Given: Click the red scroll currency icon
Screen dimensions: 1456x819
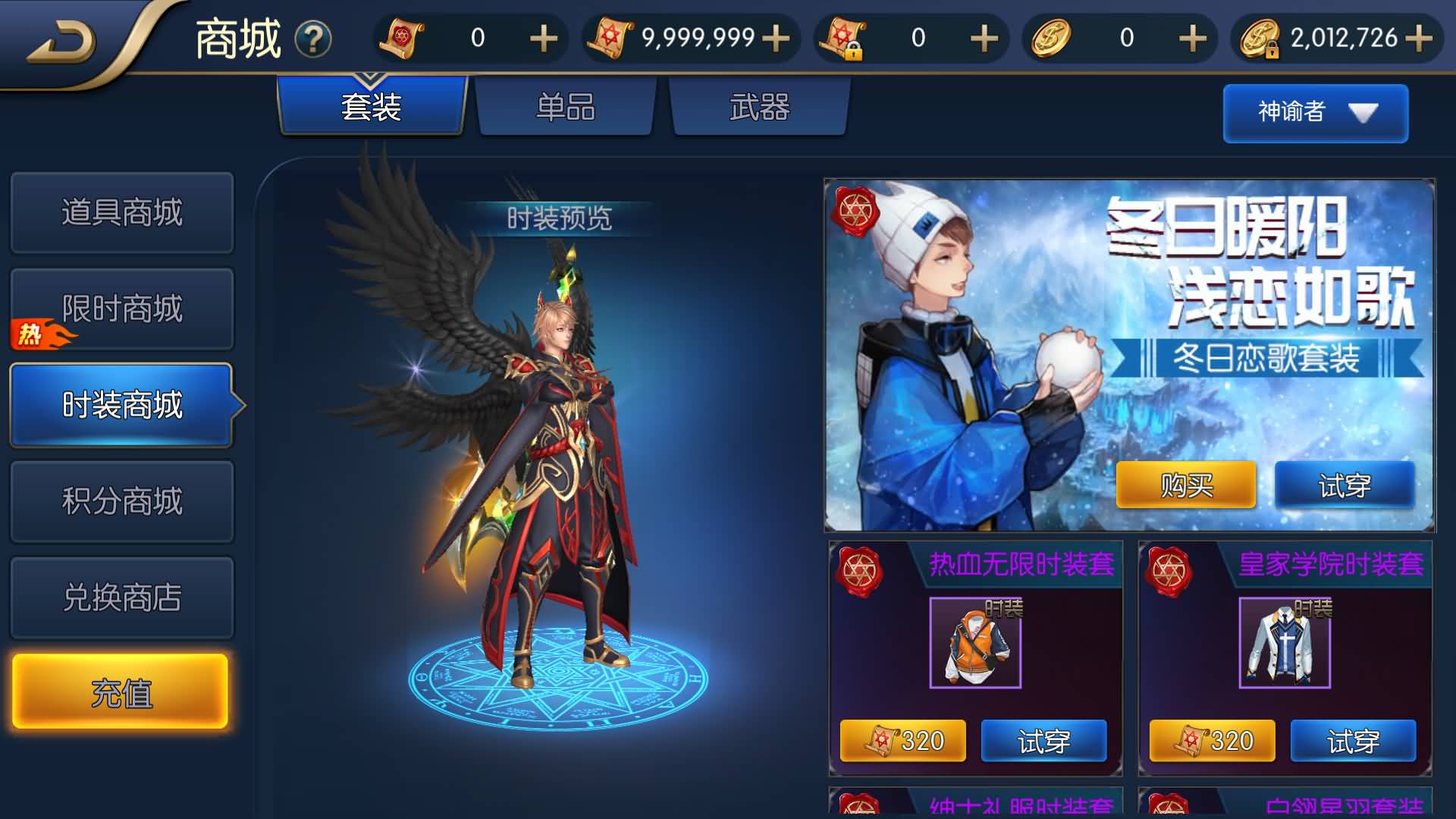Looking at the screenshot, I should tap(402, 37).
